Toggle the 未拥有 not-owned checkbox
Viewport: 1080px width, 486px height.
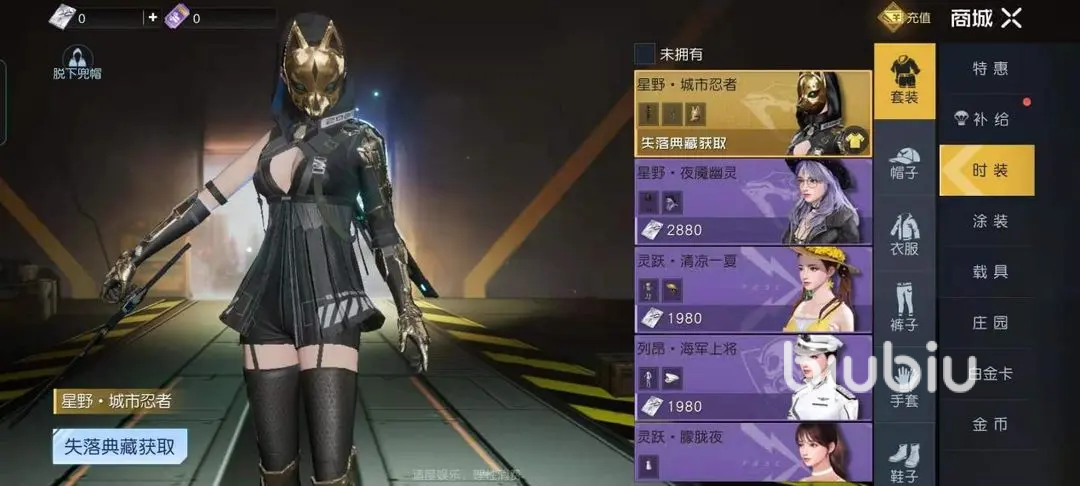pos(645,54)
